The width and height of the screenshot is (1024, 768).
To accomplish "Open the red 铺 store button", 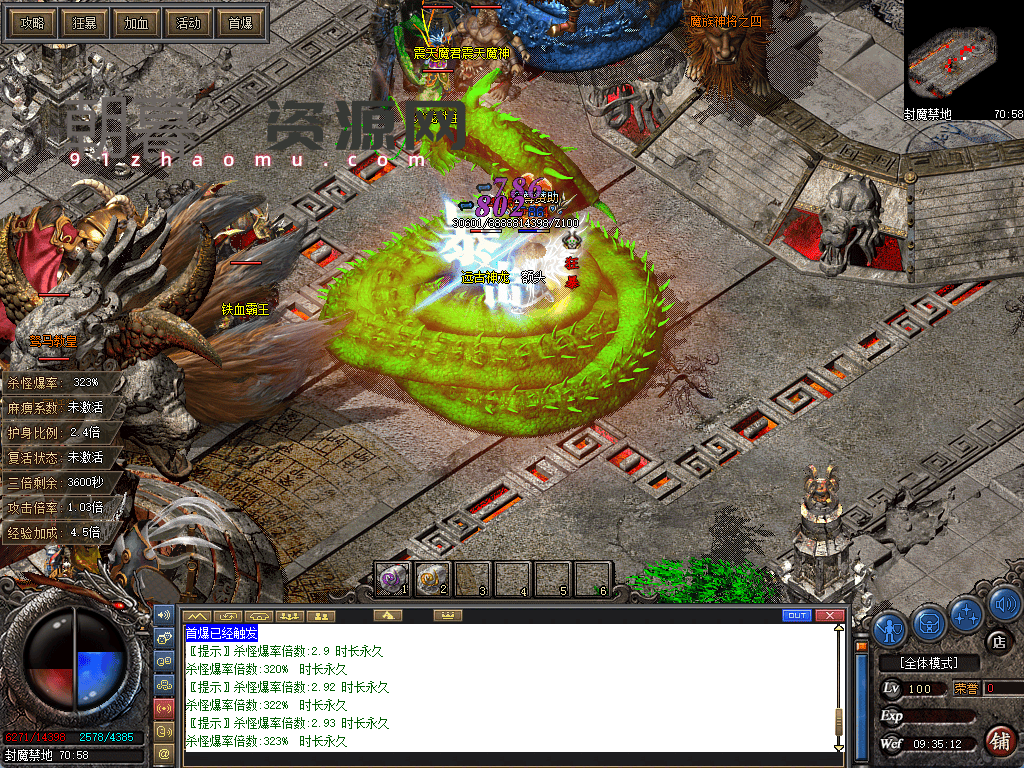I will pyautogui.click(x=998, y=741).
